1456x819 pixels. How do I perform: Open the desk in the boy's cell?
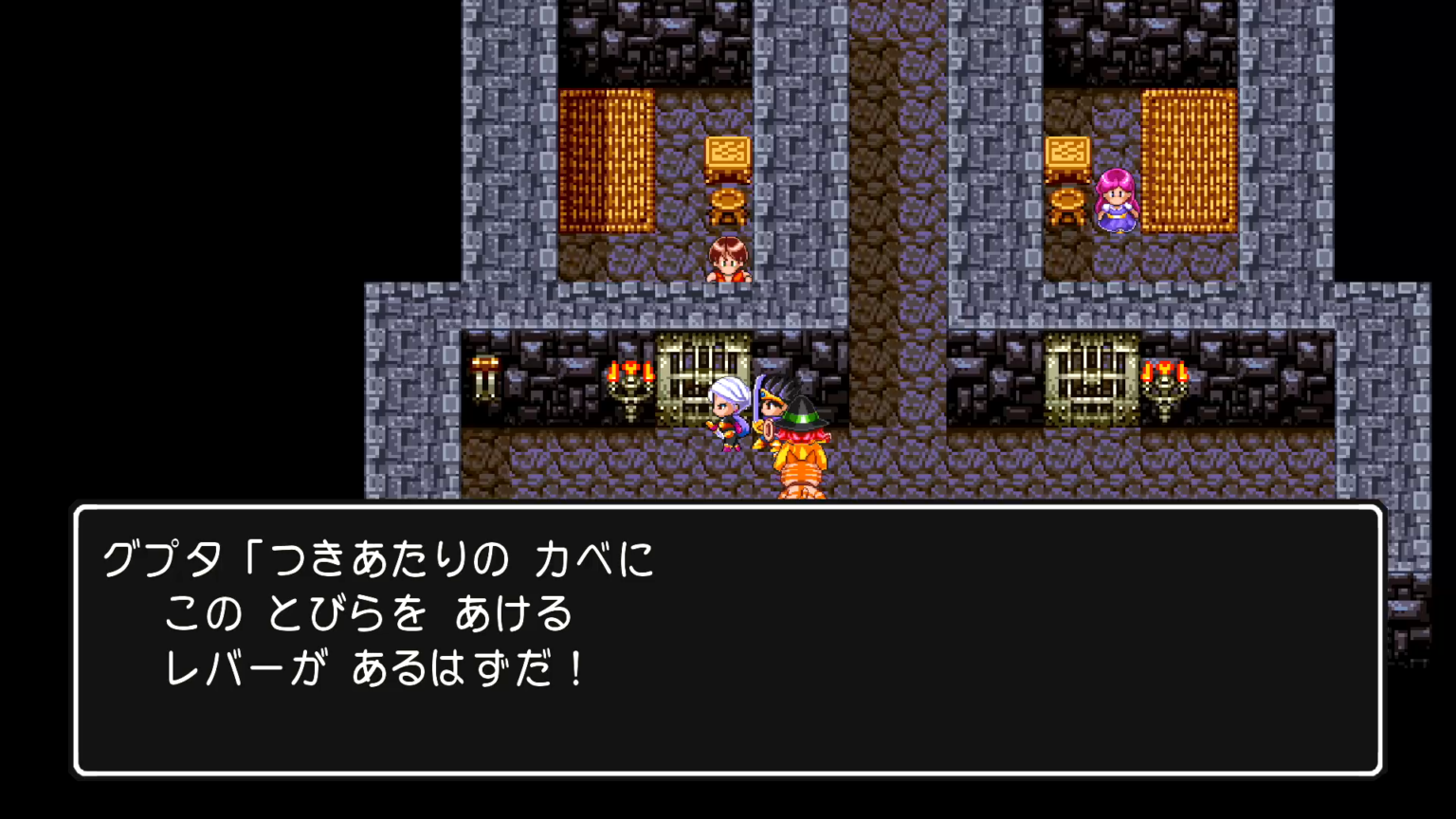tap(725, 155)
